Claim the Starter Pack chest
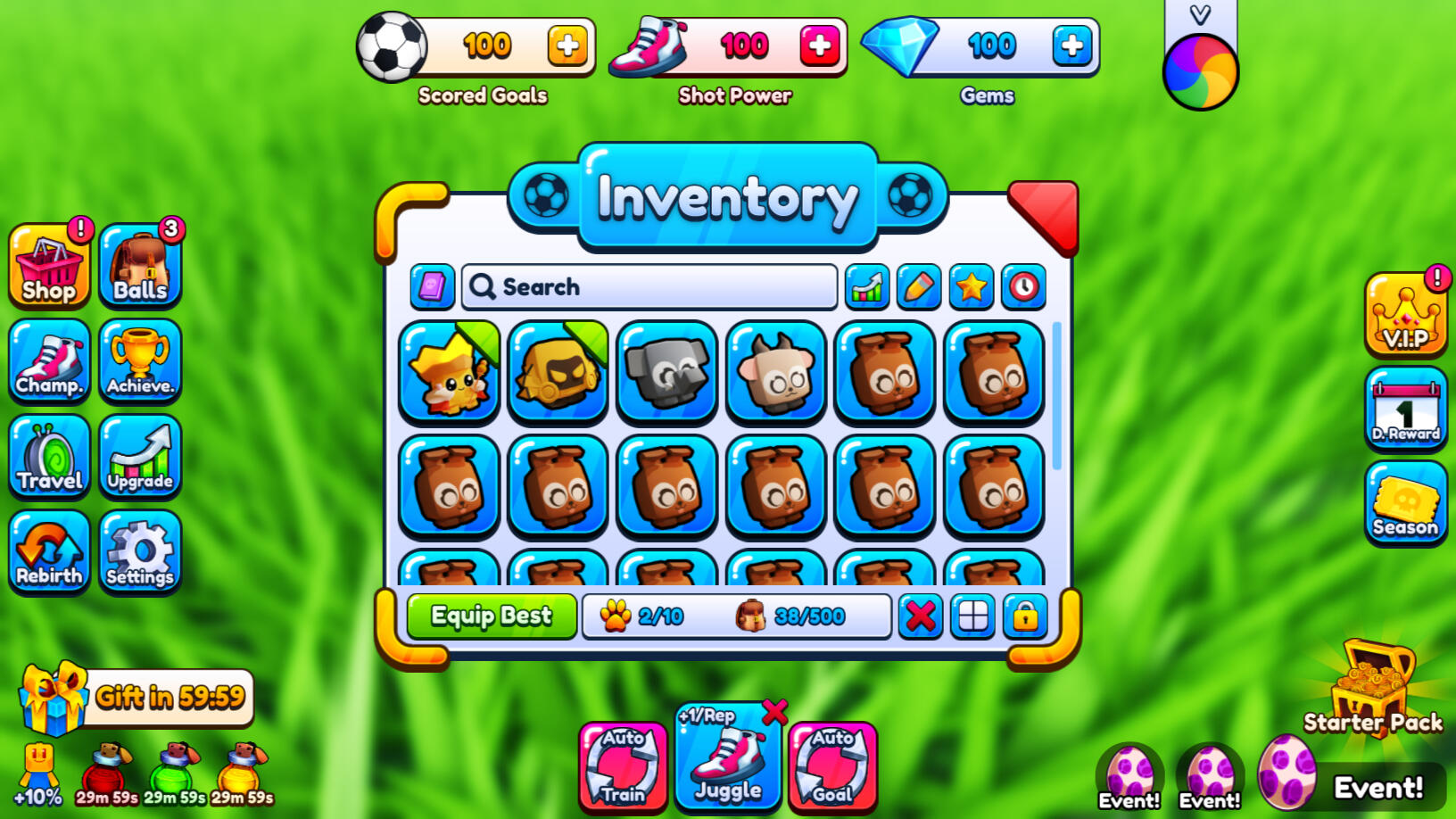The height and width of the screenshot is (819, 1456). coord(1371,687)
